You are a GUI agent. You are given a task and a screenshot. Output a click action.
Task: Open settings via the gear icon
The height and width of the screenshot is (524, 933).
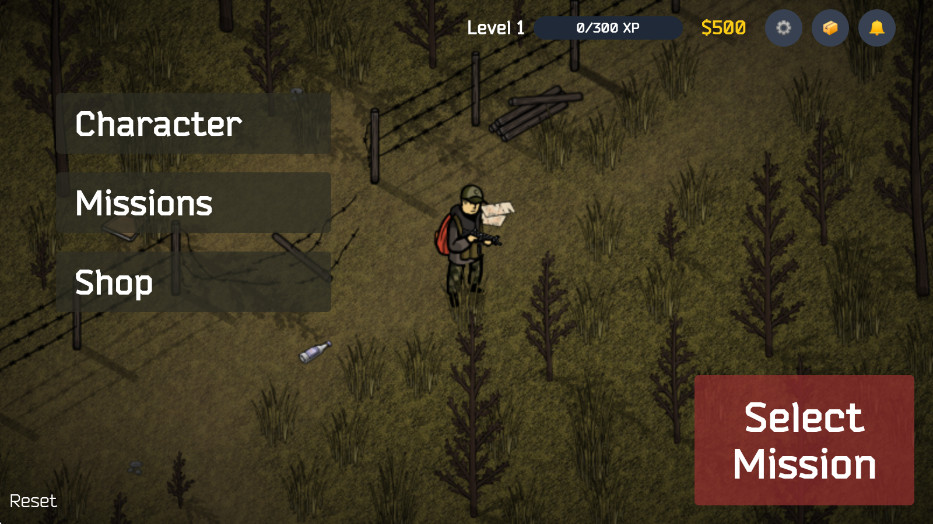point(784,28)
